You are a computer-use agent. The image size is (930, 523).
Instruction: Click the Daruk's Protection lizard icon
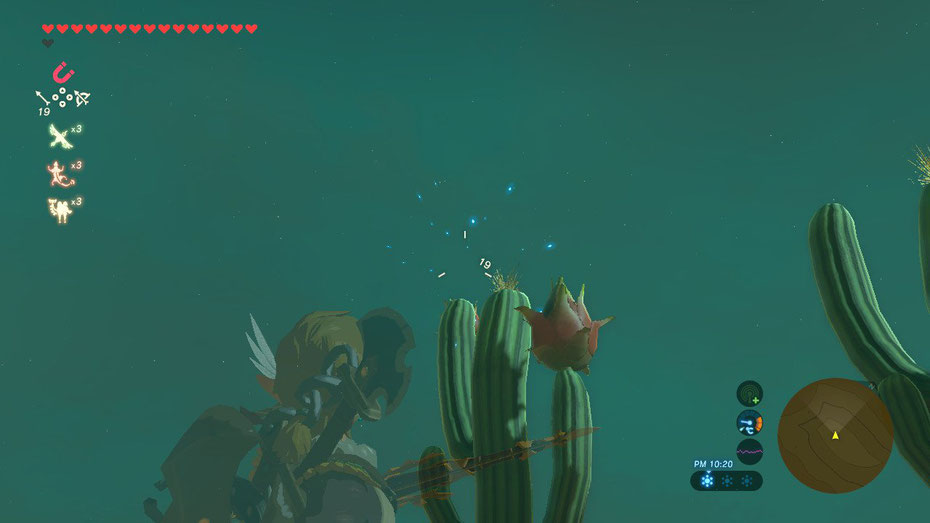pos(60,172)
